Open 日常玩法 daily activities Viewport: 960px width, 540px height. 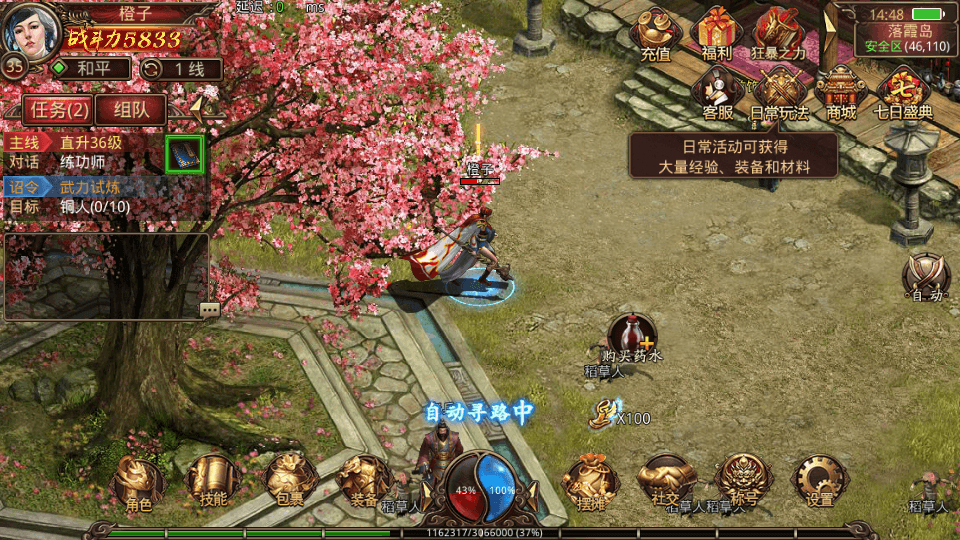[x=778, y=92]
